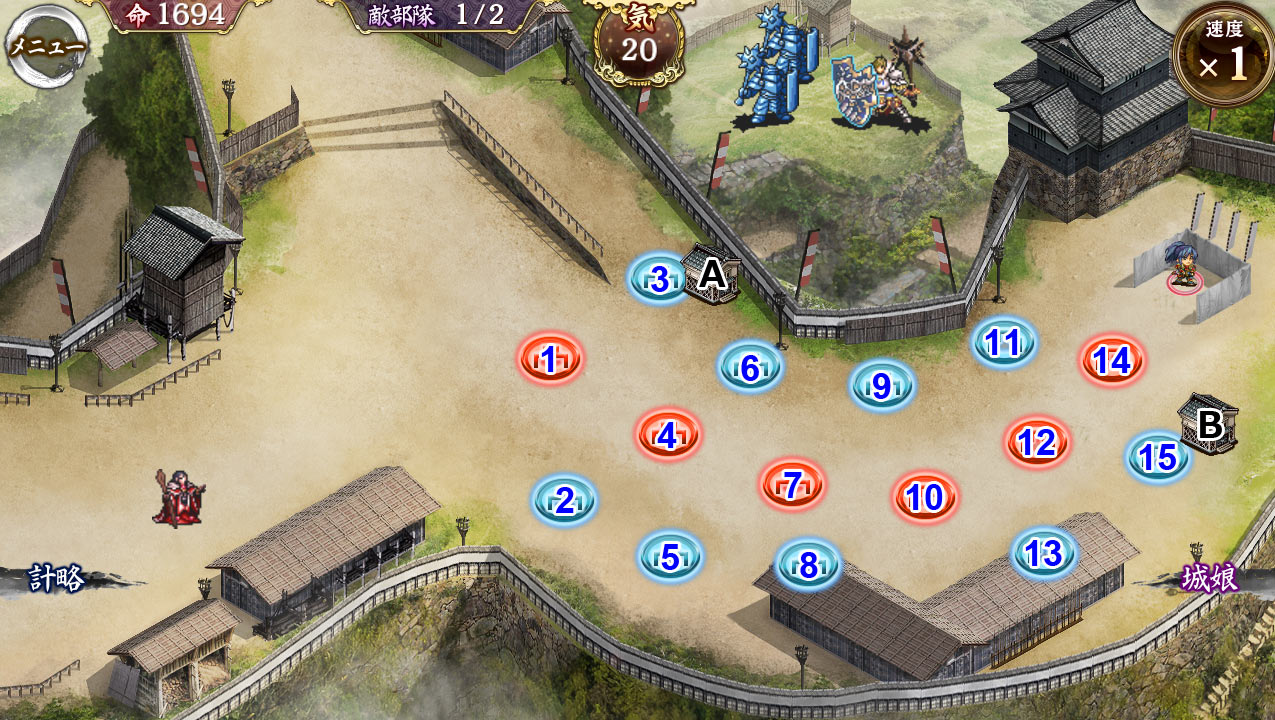Choose blue deployment slot 3
The height and width of the screenshot is (720, 1275).
[x=659, y=279]
